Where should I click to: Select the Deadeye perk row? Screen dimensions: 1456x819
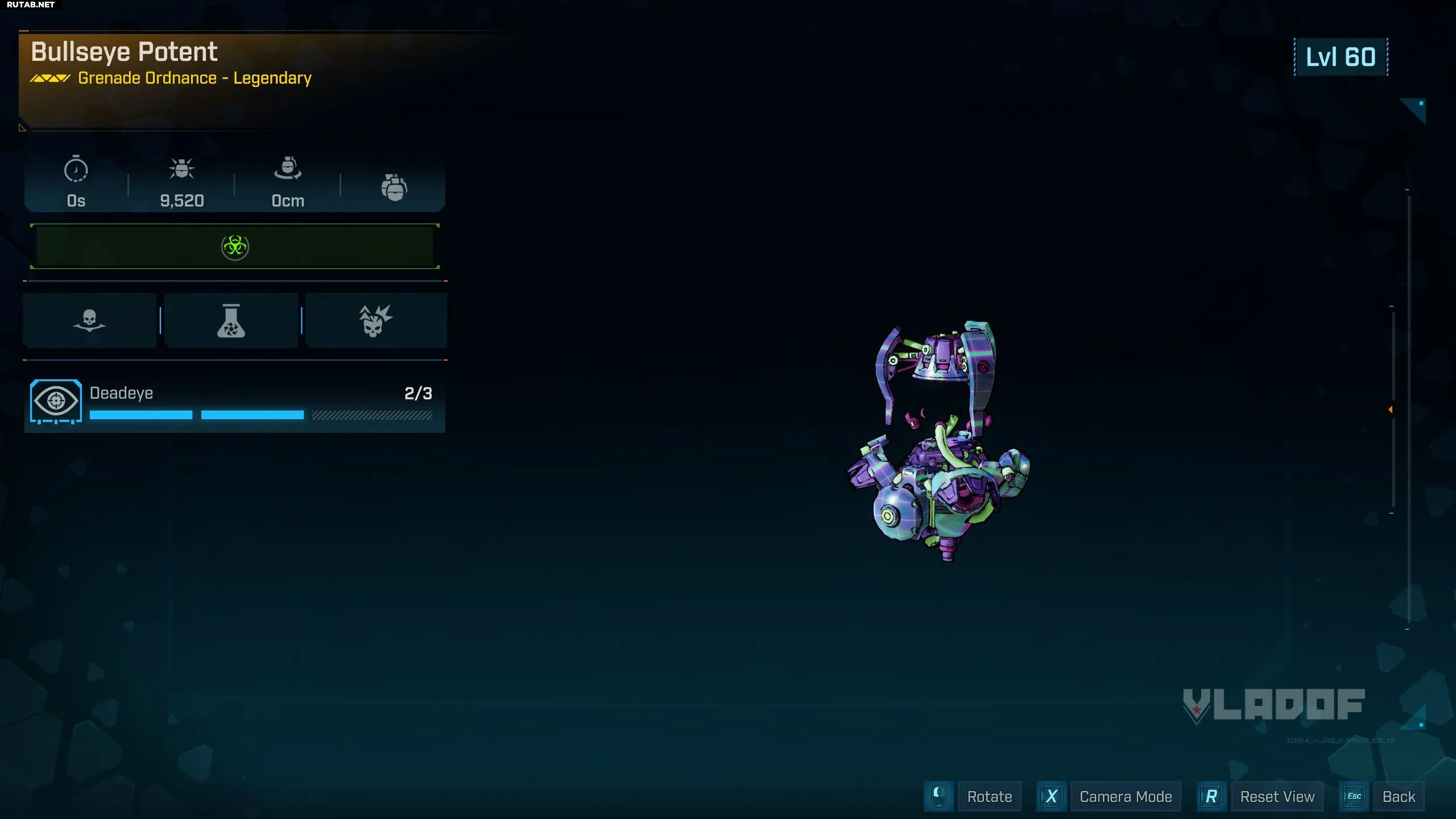coord(234,402)
